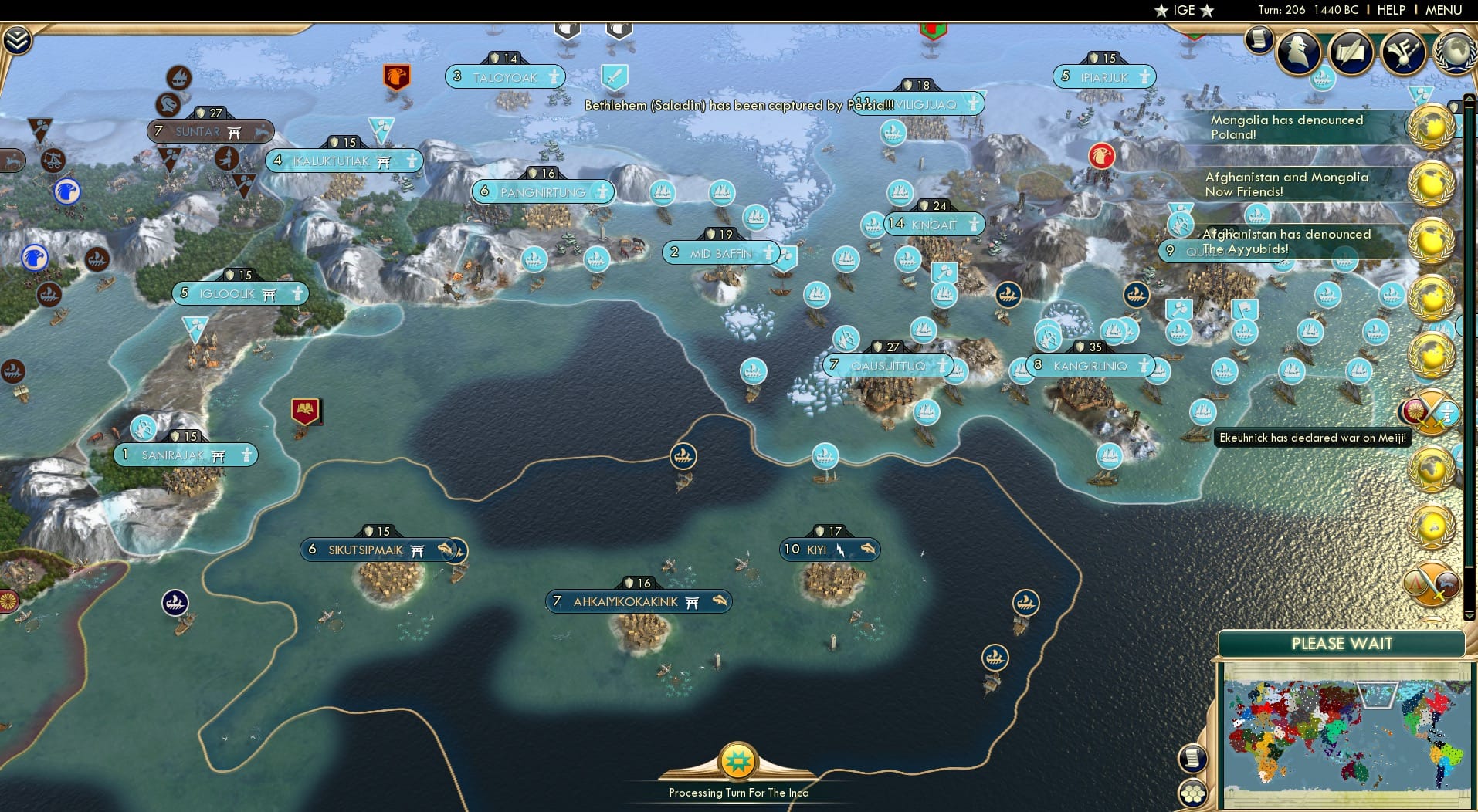Click the fish resource icon beside Kiyi's banner
Viewport: 1478px width, 812px height.
[x=869, y=550]
